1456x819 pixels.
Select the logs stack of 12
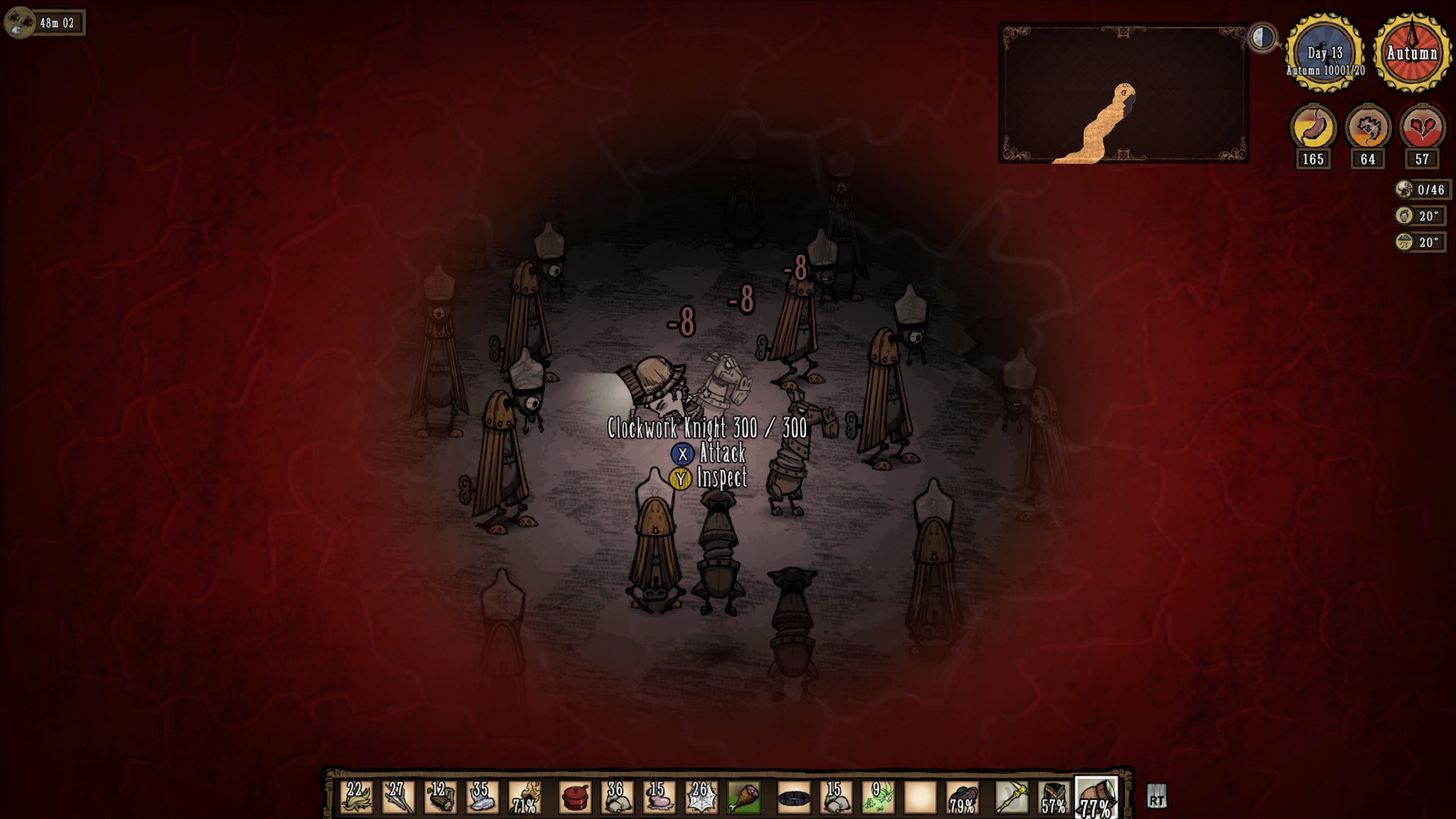tap(440, 798)
